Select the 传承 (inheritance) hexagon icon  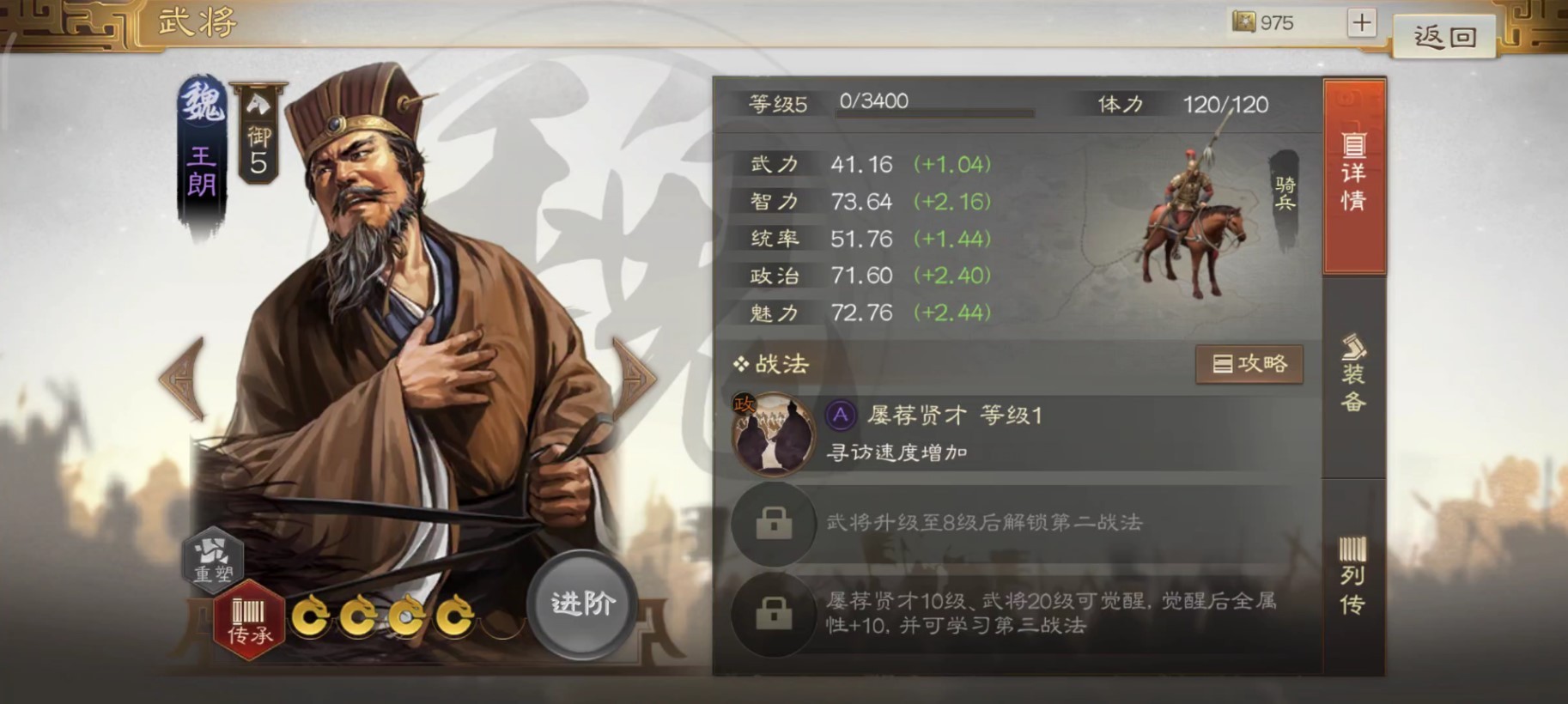point(250,616)
